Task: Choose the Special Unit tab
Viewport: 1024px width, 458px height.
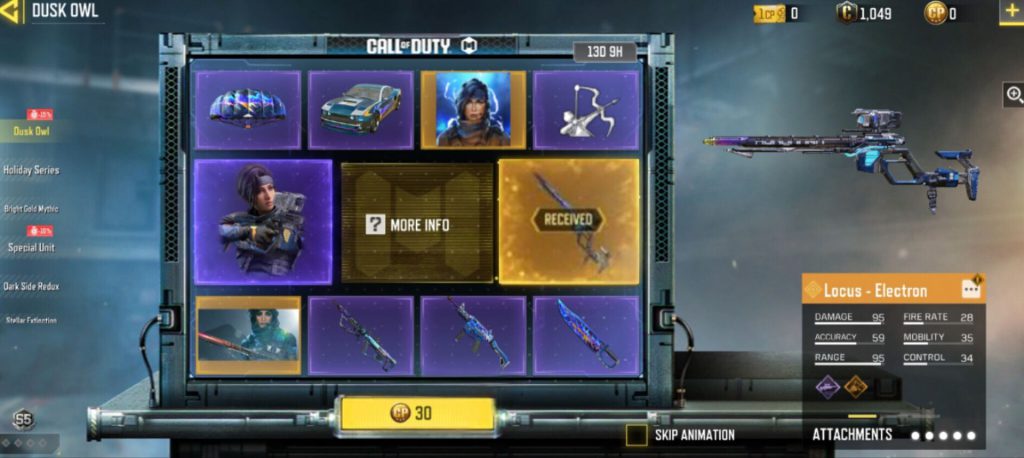Action: pyautogui.click(x=31, y=247)
